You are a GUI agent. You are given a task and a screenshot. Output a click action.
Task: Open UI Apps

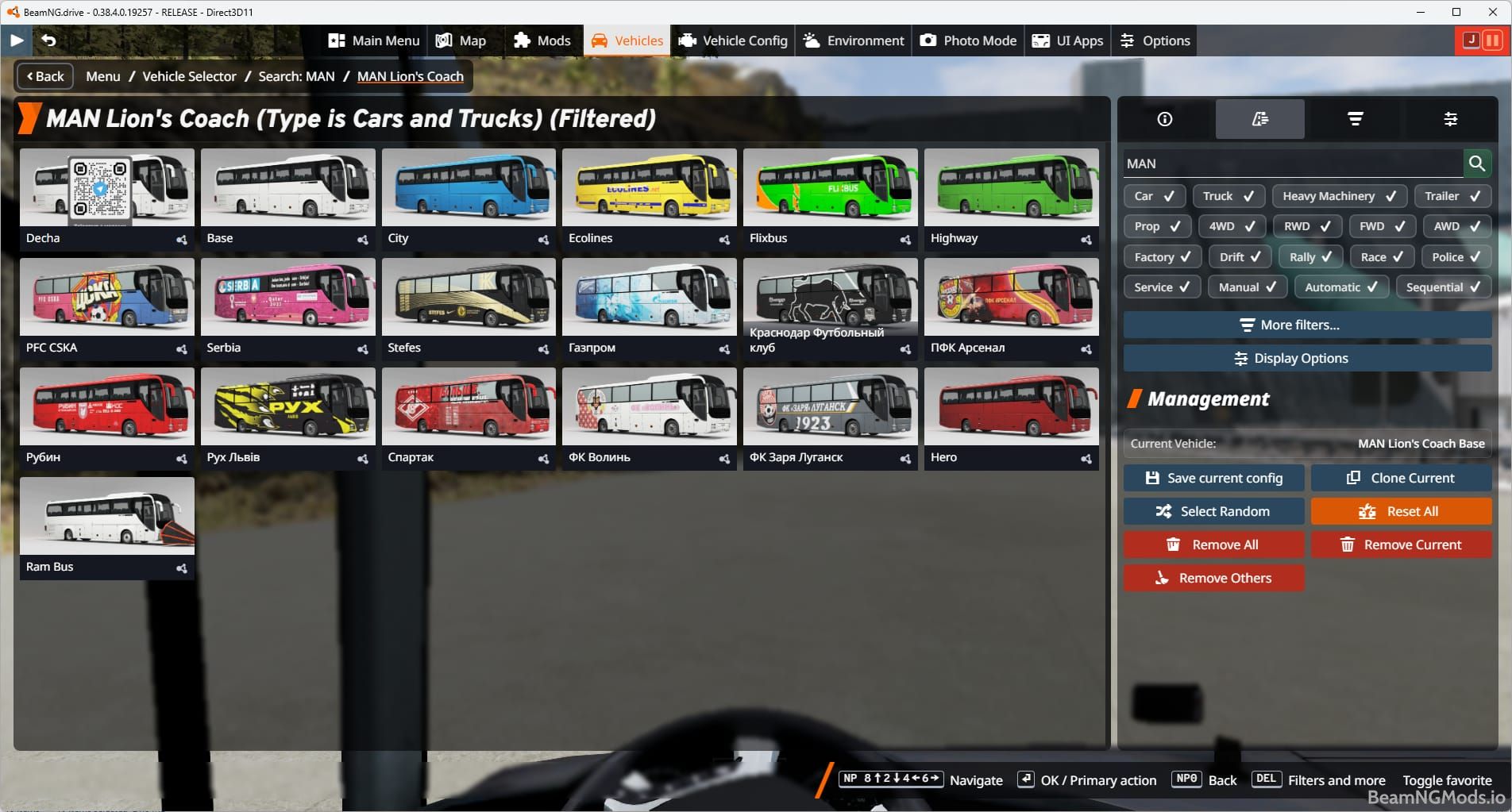tap(1067, 40)
